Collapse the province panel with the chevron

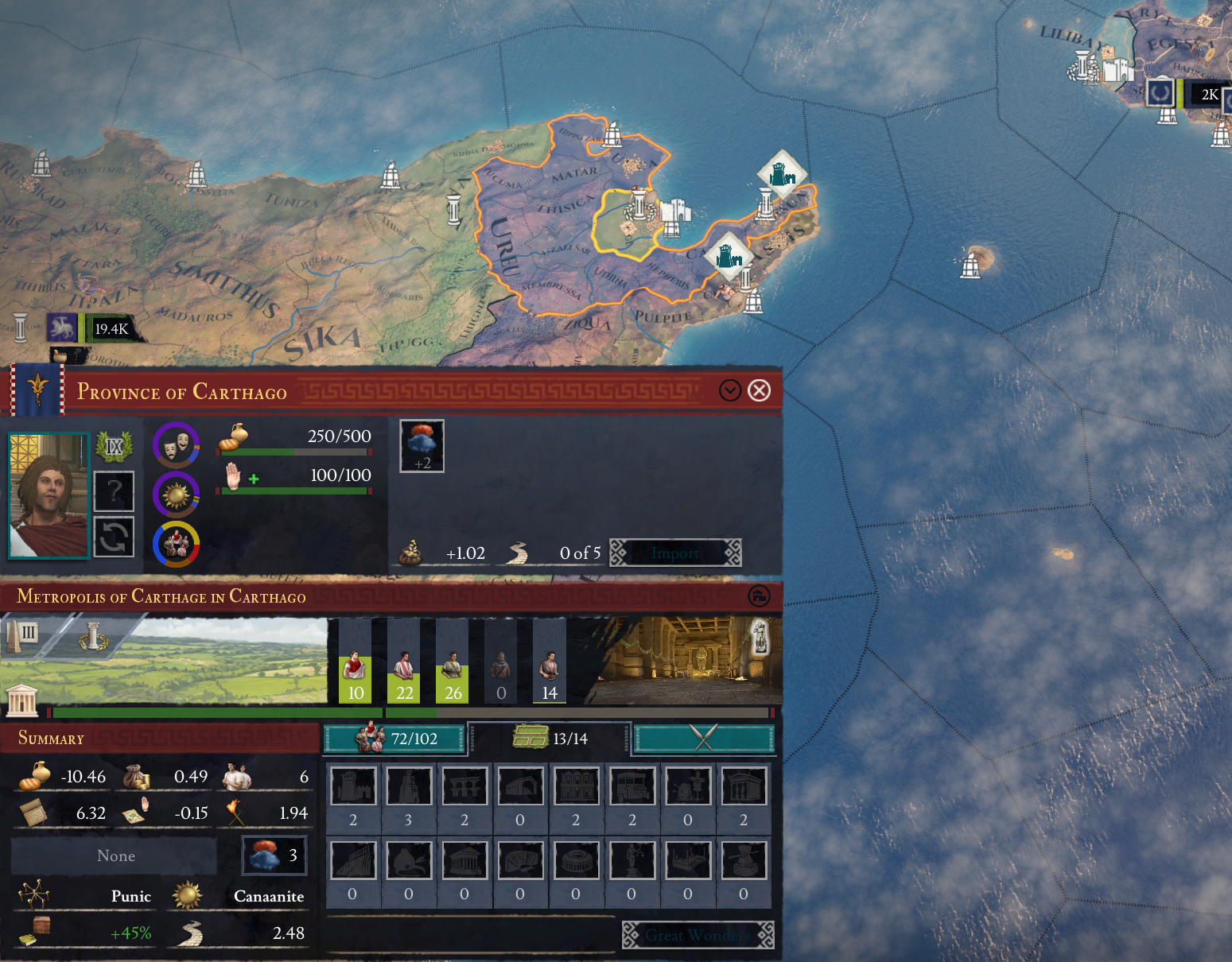tap(730, 390)
